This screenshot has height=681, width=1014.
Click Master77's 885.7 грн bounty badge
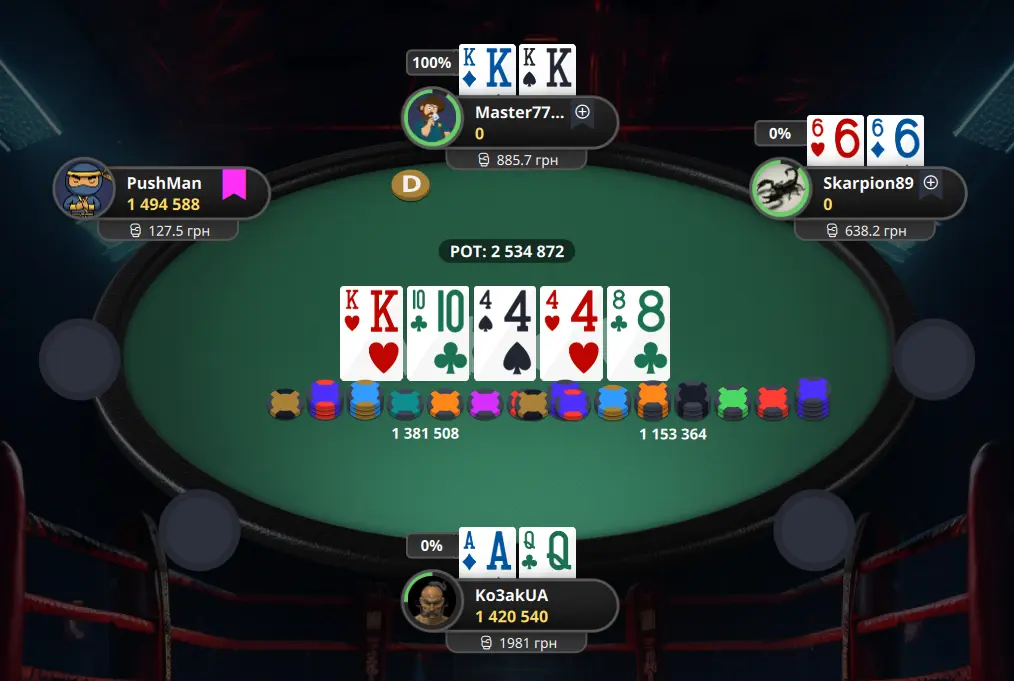click(517, 160)
